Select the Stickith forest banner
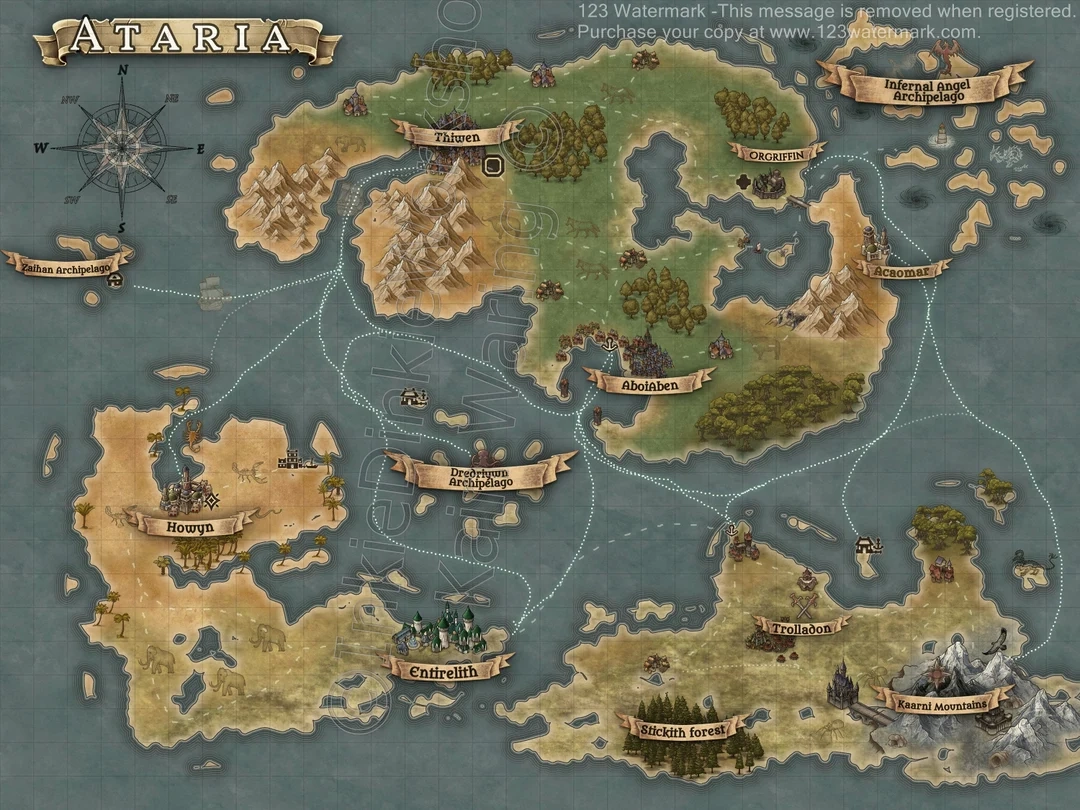This screenshot has height=810, width=1080. tap(682, 727)
